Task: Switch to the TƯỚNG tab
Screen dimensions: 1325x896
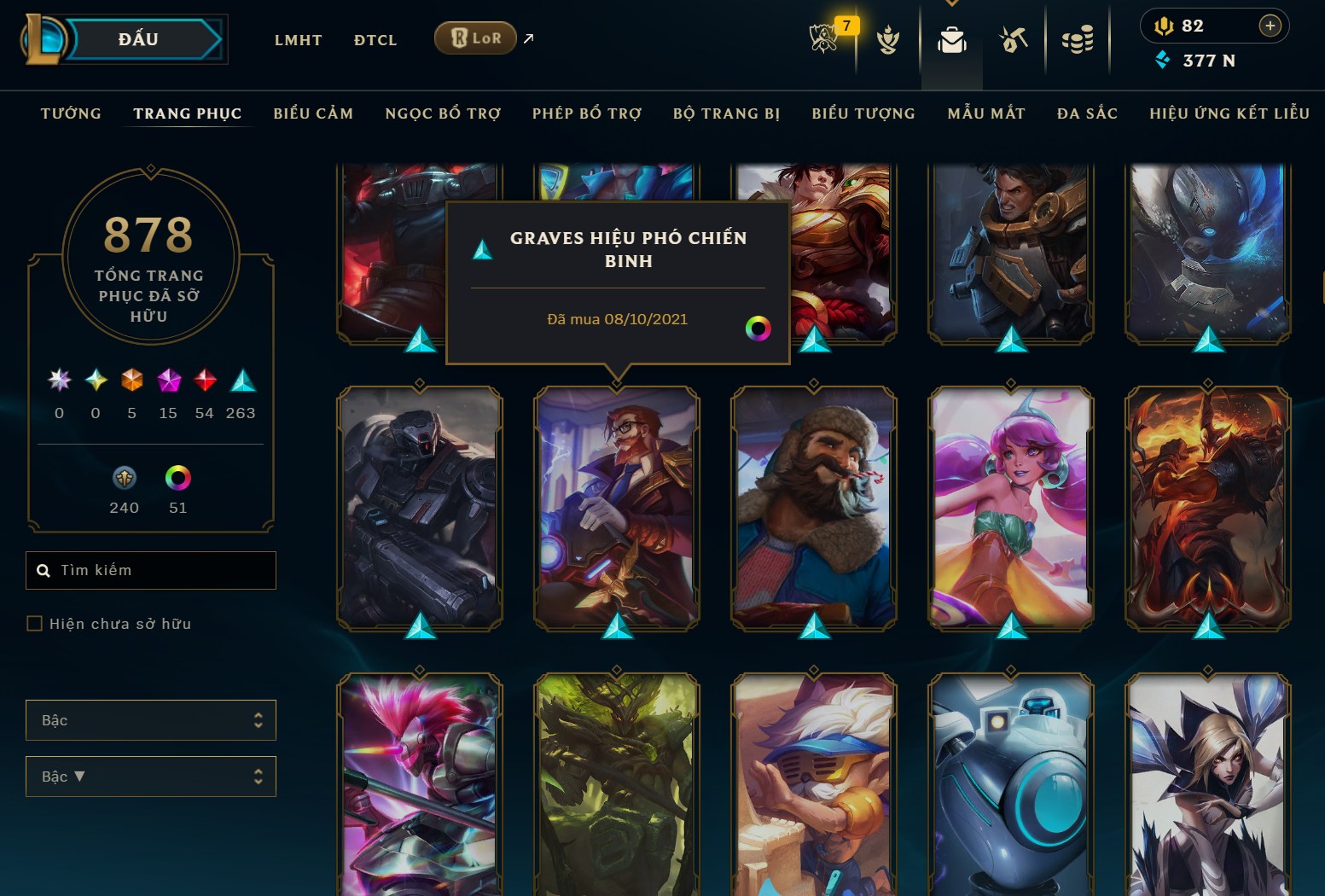Action: pyautogui.click(x=71, y=113)
